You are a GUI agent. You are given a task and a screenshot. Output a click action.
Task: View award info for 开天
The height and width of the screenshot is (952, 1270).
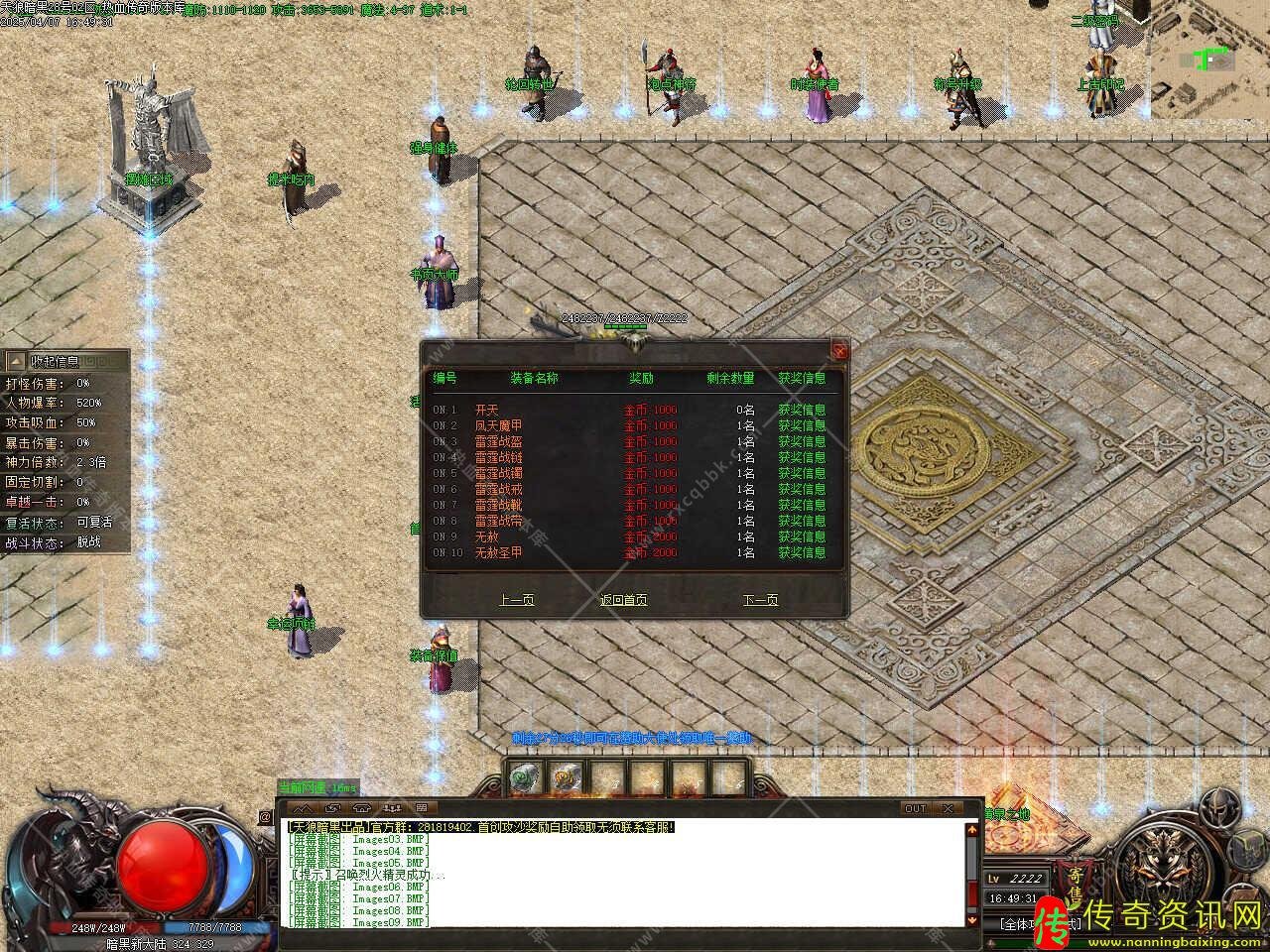(801, 410)
